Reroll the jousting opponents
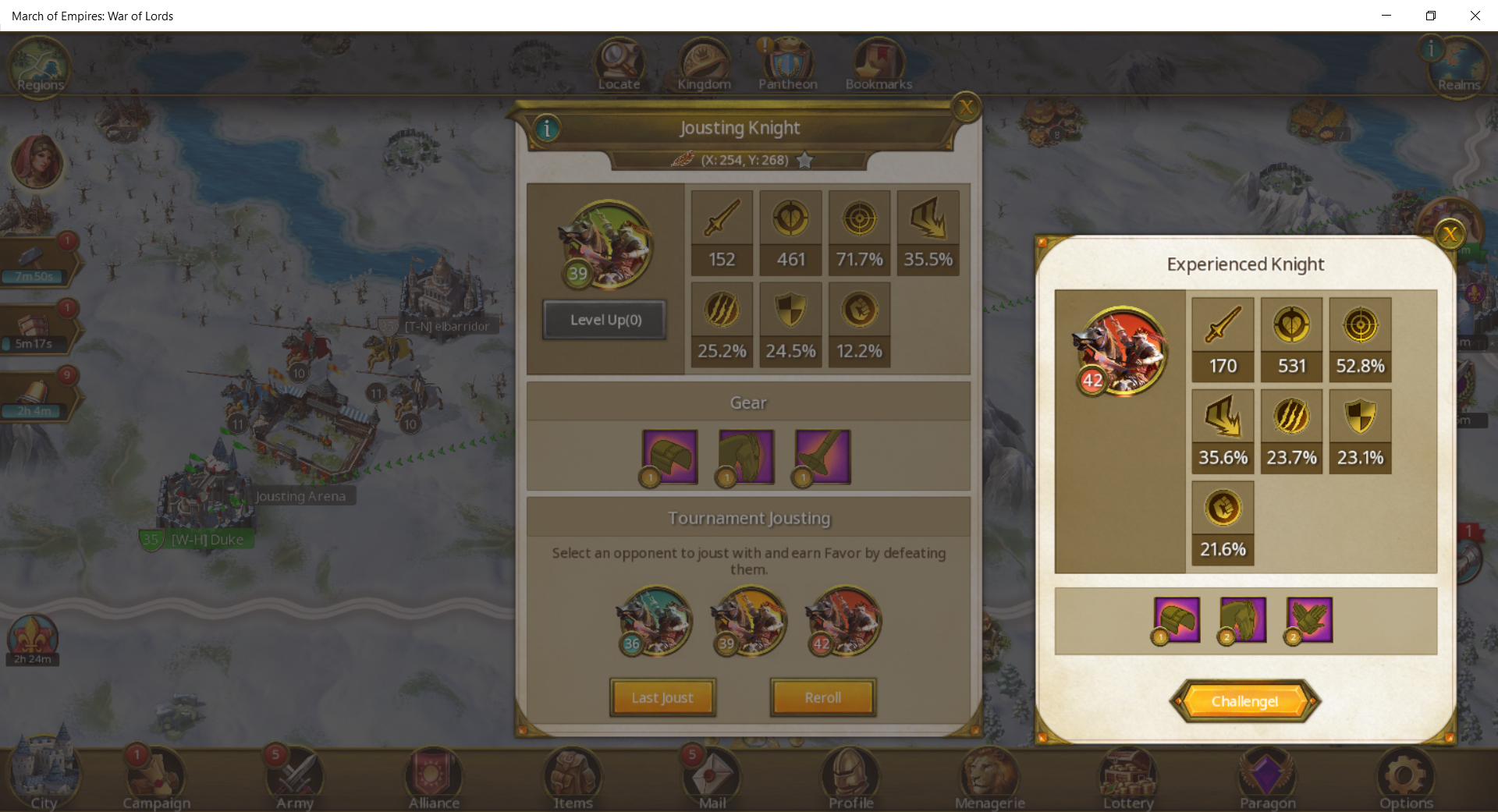 coord(822,697)
